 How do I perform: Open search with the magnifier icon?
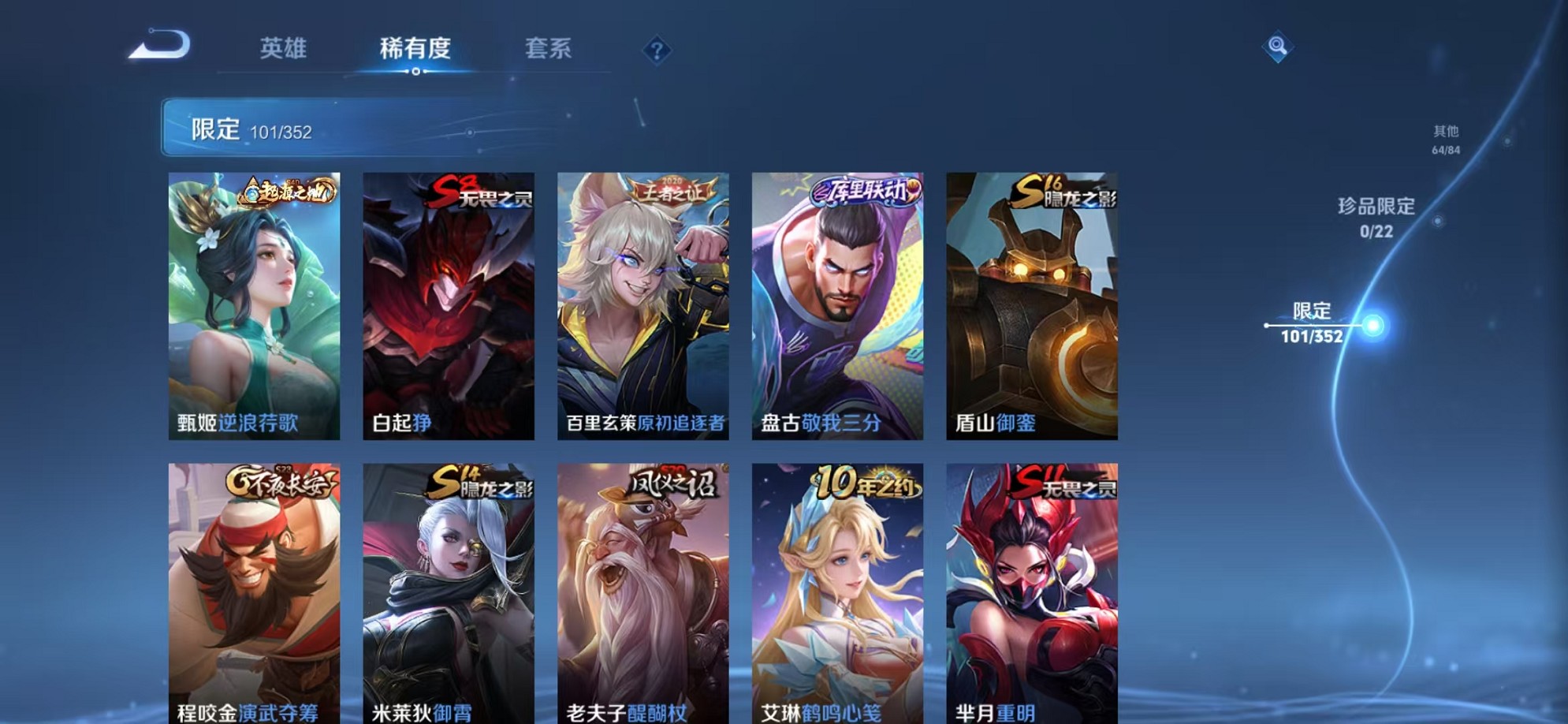1276,47
